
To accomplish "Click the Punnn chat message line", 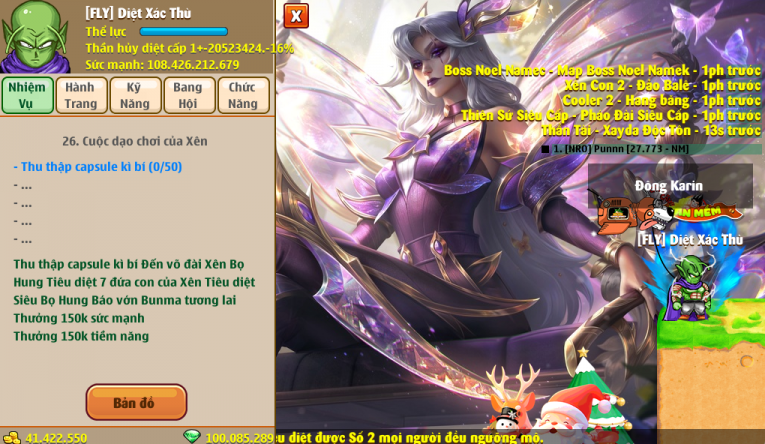I will (620, 149).
